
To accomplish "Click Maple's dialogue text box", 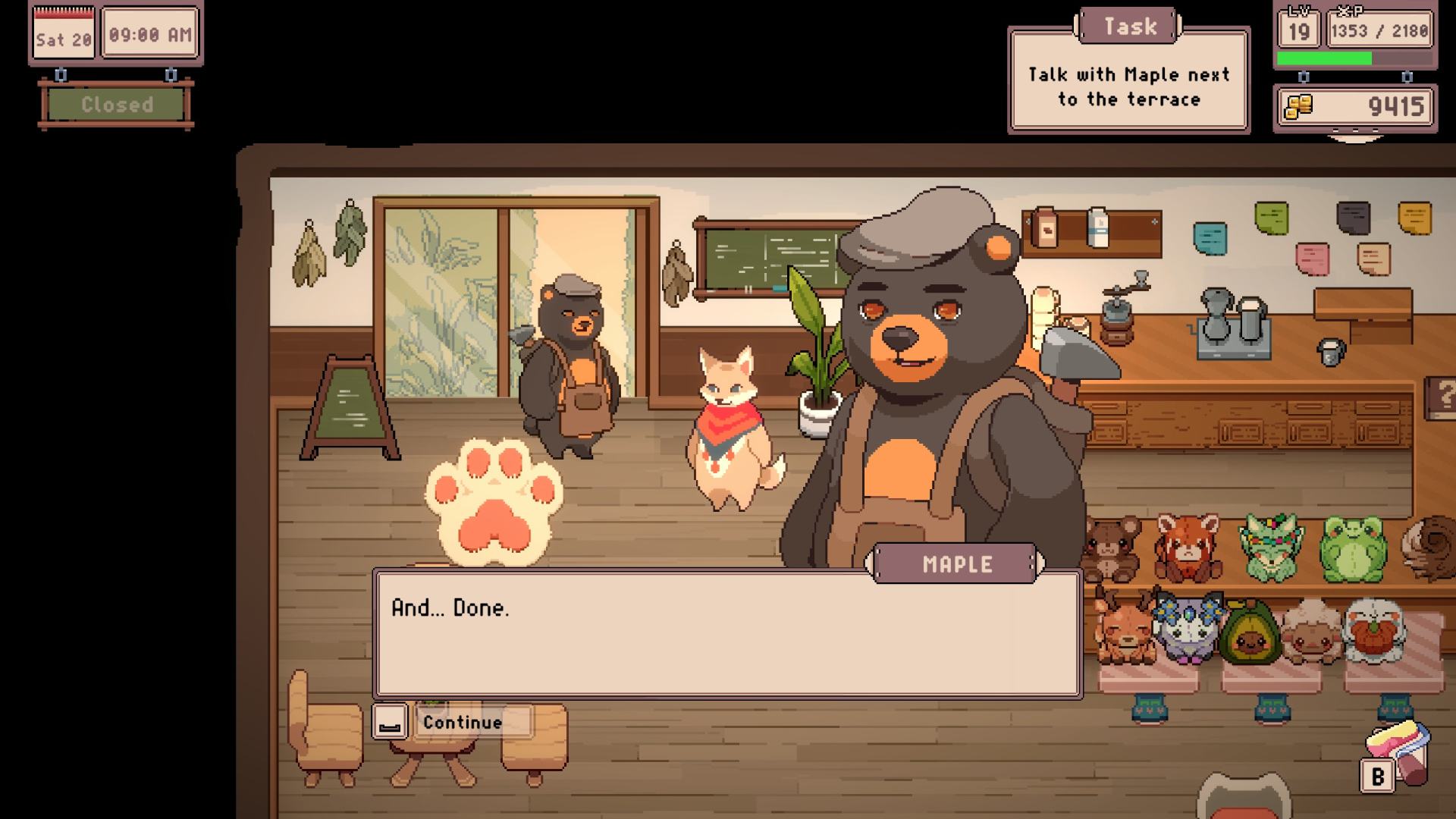I will click(x=727, y=634).
